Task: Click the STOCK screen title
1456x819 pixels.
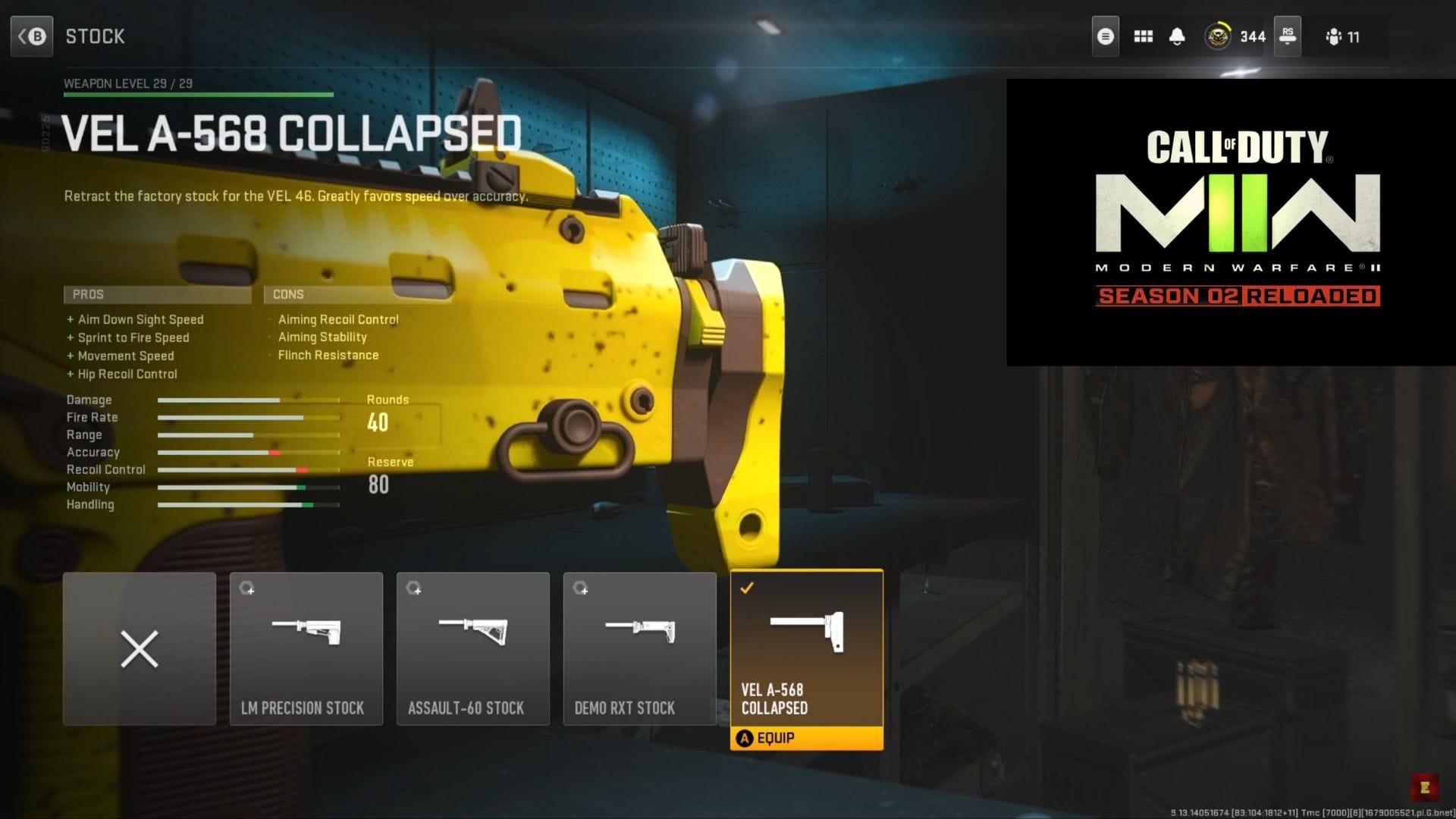Action: (95, 36)
